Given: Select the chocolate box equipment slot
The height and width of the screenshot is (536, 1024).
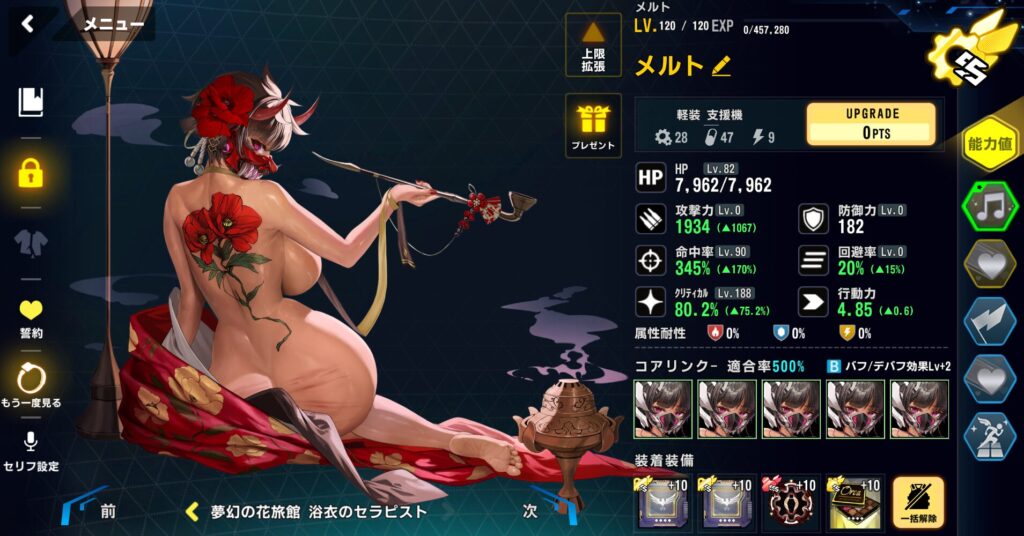Looking at the screenshot, I should [853, 503].
